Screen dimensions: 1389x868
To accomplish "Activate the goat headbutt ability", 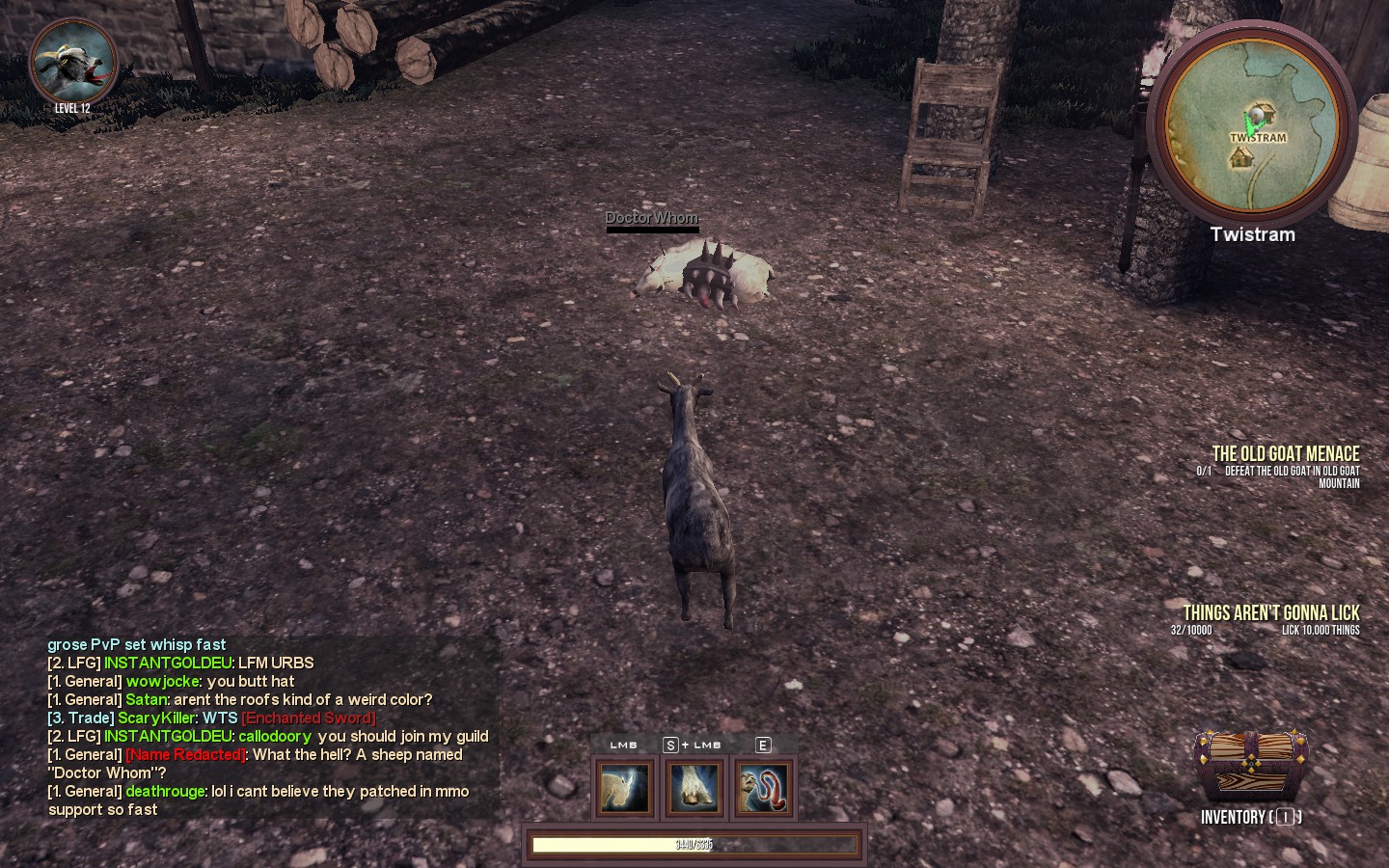I will point(625,787).
